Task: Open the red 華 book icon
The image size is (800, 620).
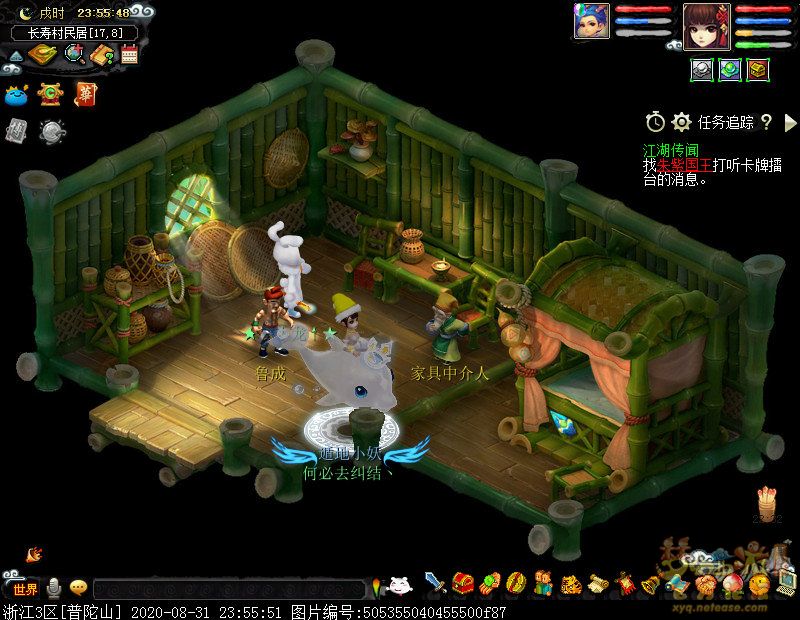Action: pyautogui.click(x=84, y=95)
